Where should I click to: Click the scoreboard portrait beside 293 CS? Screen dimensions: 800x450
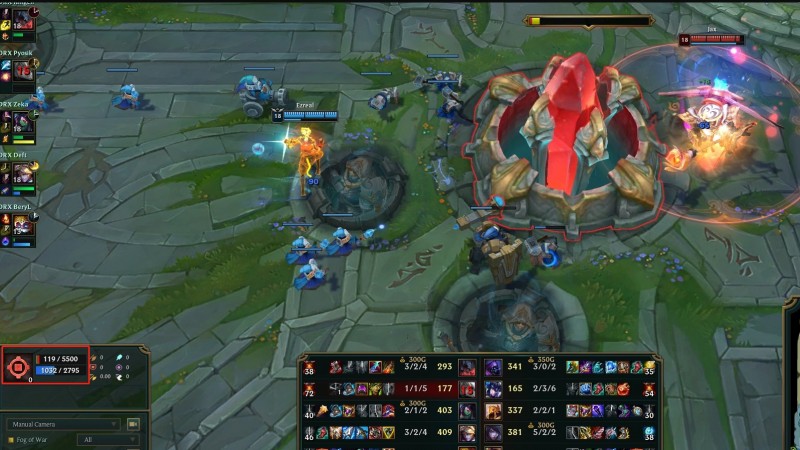[x=468, y=367]
